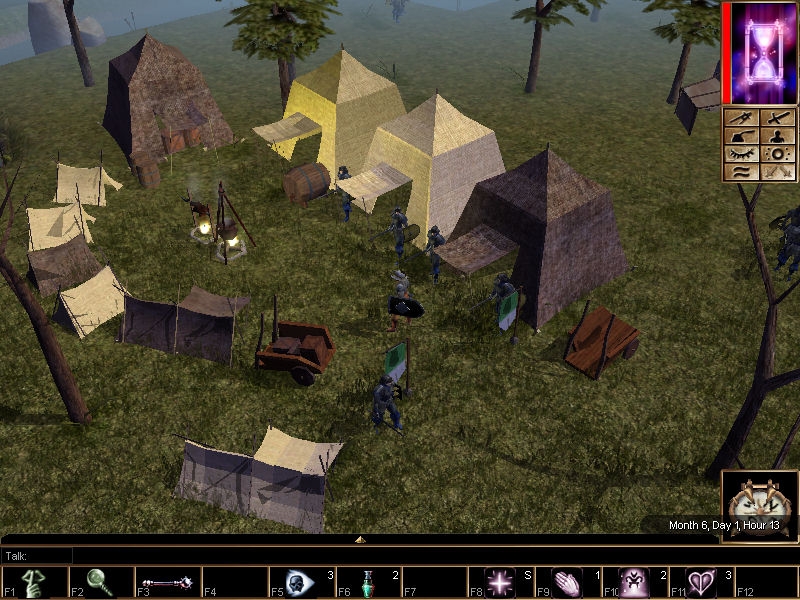Image resolution: width=800 pixels, height=600 pixels.
Task: Cast the pink demon face spell in F10
Action: [634, 582]
